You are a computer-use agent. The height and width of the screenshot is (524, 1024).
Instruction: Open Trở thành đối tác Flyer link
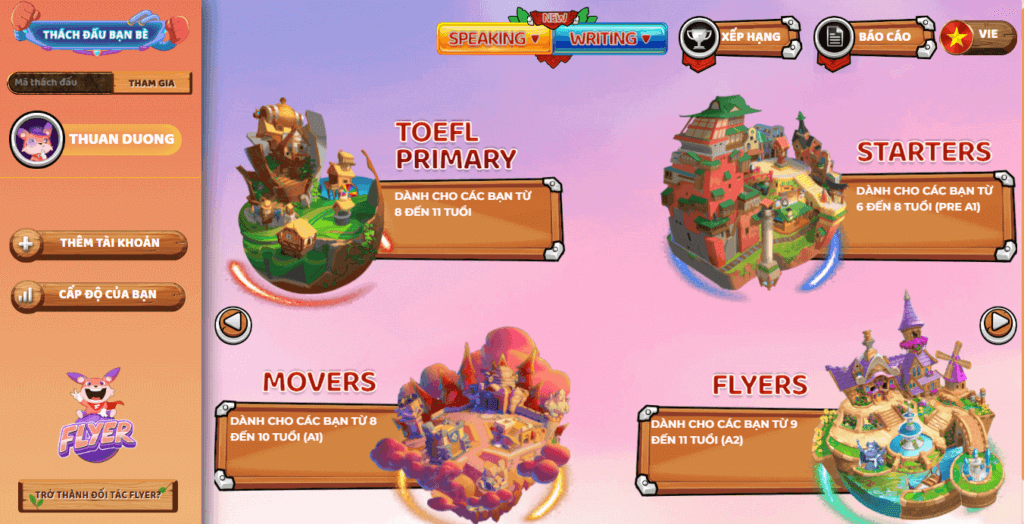pyautogui.click(x=98, y=495)
